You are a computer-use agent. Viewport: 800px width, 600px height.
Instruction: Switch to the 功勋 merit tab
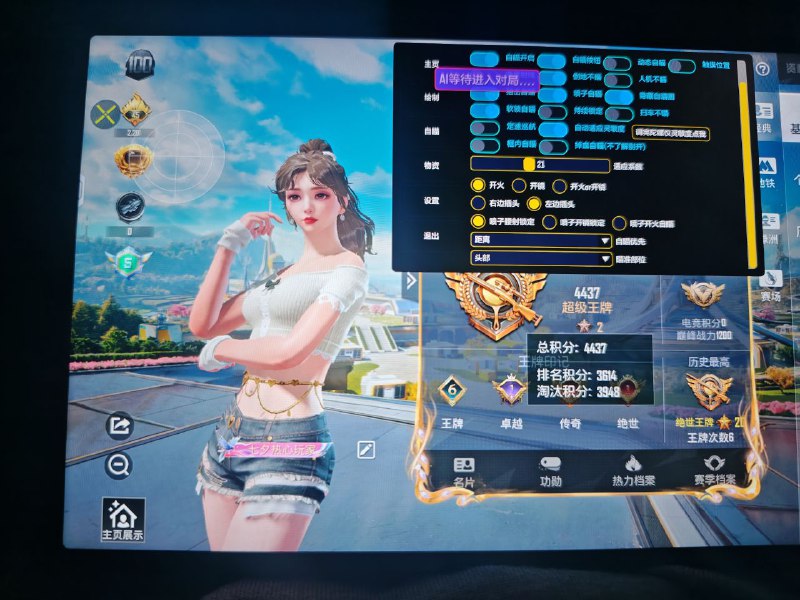(550, 471)
